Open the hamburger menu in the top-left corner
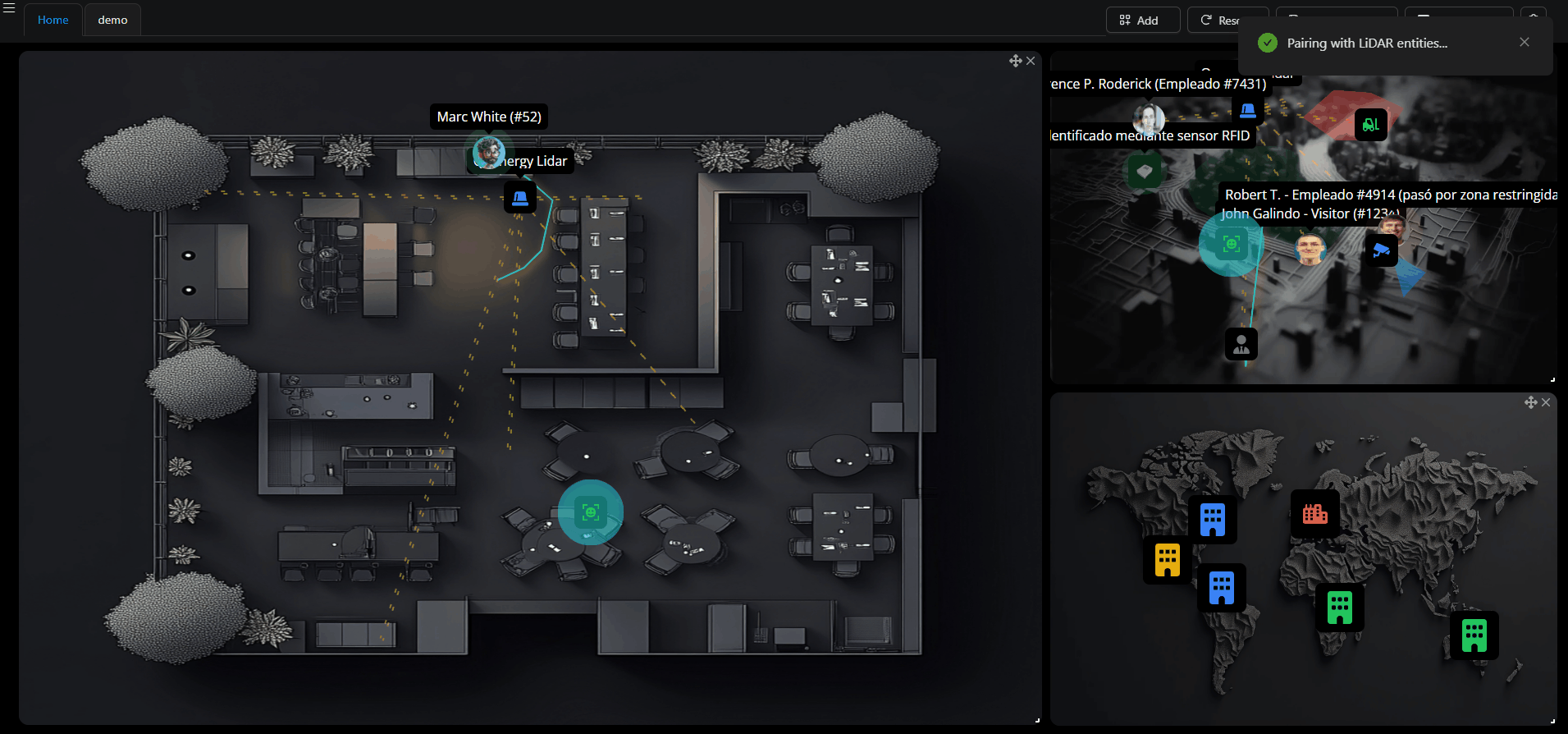The width and height of the screenshot is (1568, 734). (x=9, y=7)
